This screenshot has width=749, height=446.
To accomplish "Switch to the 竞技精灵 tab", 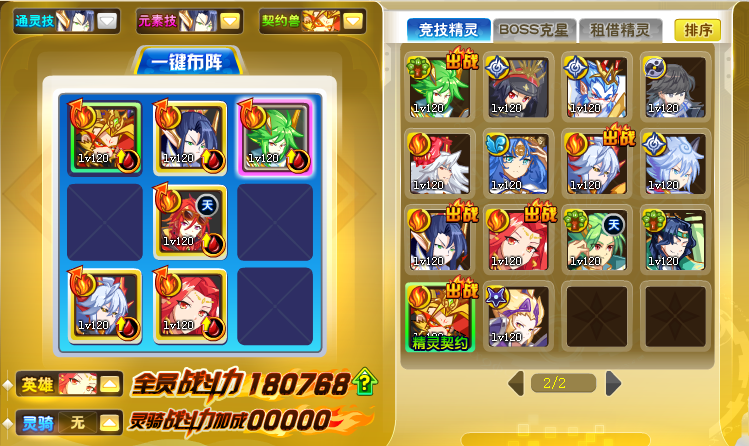I will 449,30.
